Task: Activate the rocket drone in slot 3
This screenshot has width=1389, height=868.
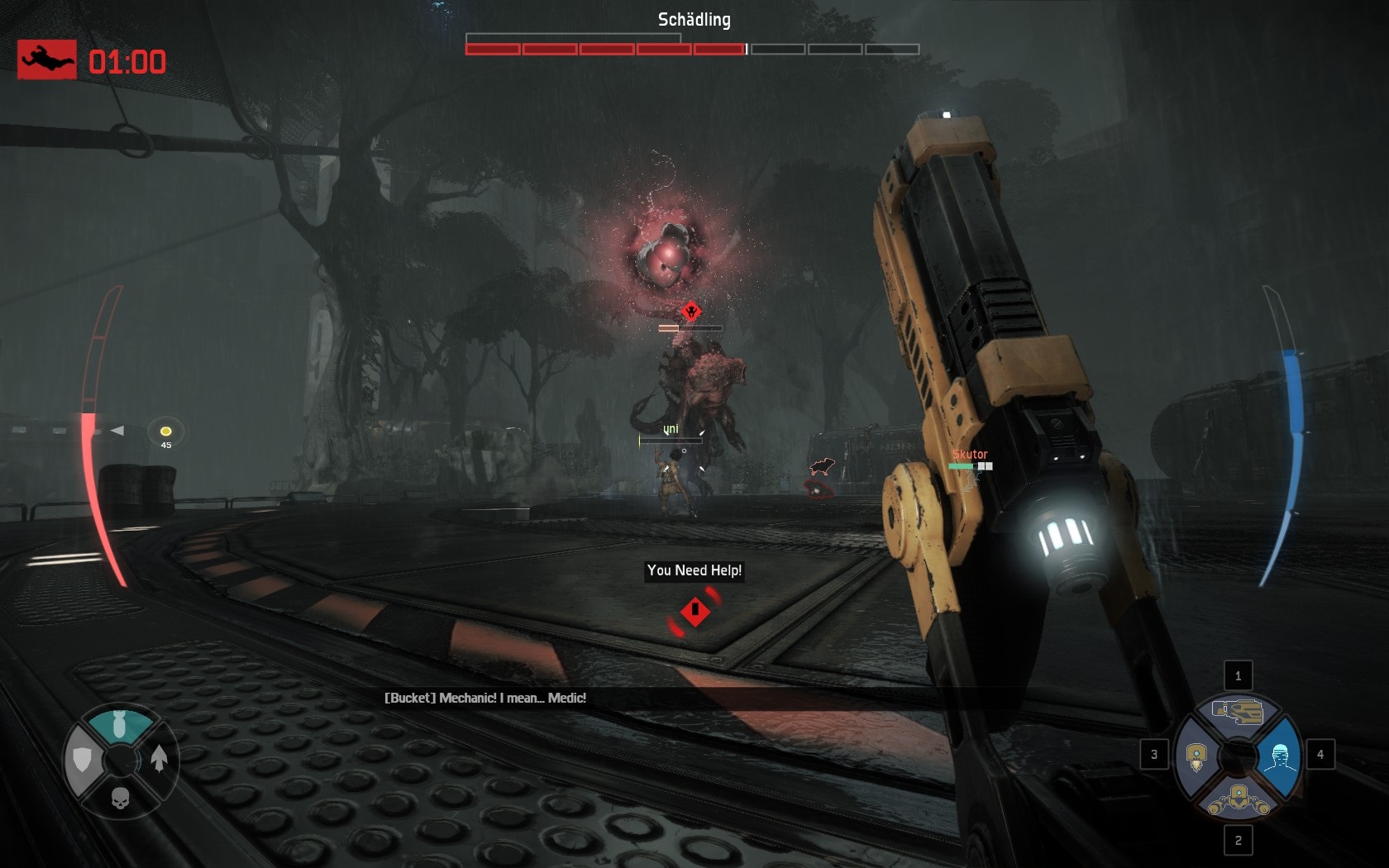Action: click(x=1196, y=756)
